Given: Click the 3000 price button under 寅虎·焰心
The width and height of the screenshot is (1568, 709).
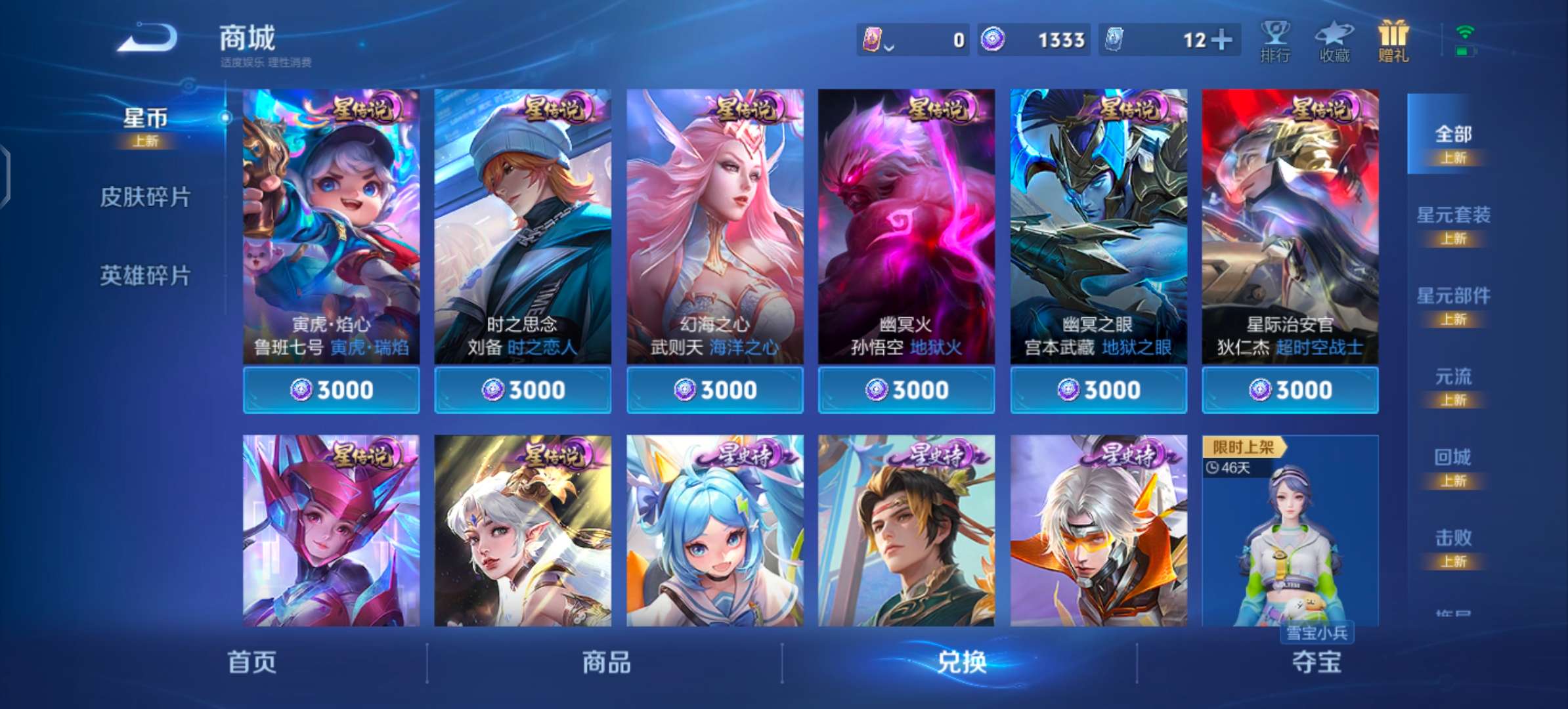Looking at the screenshot, I should pos(332,389).
